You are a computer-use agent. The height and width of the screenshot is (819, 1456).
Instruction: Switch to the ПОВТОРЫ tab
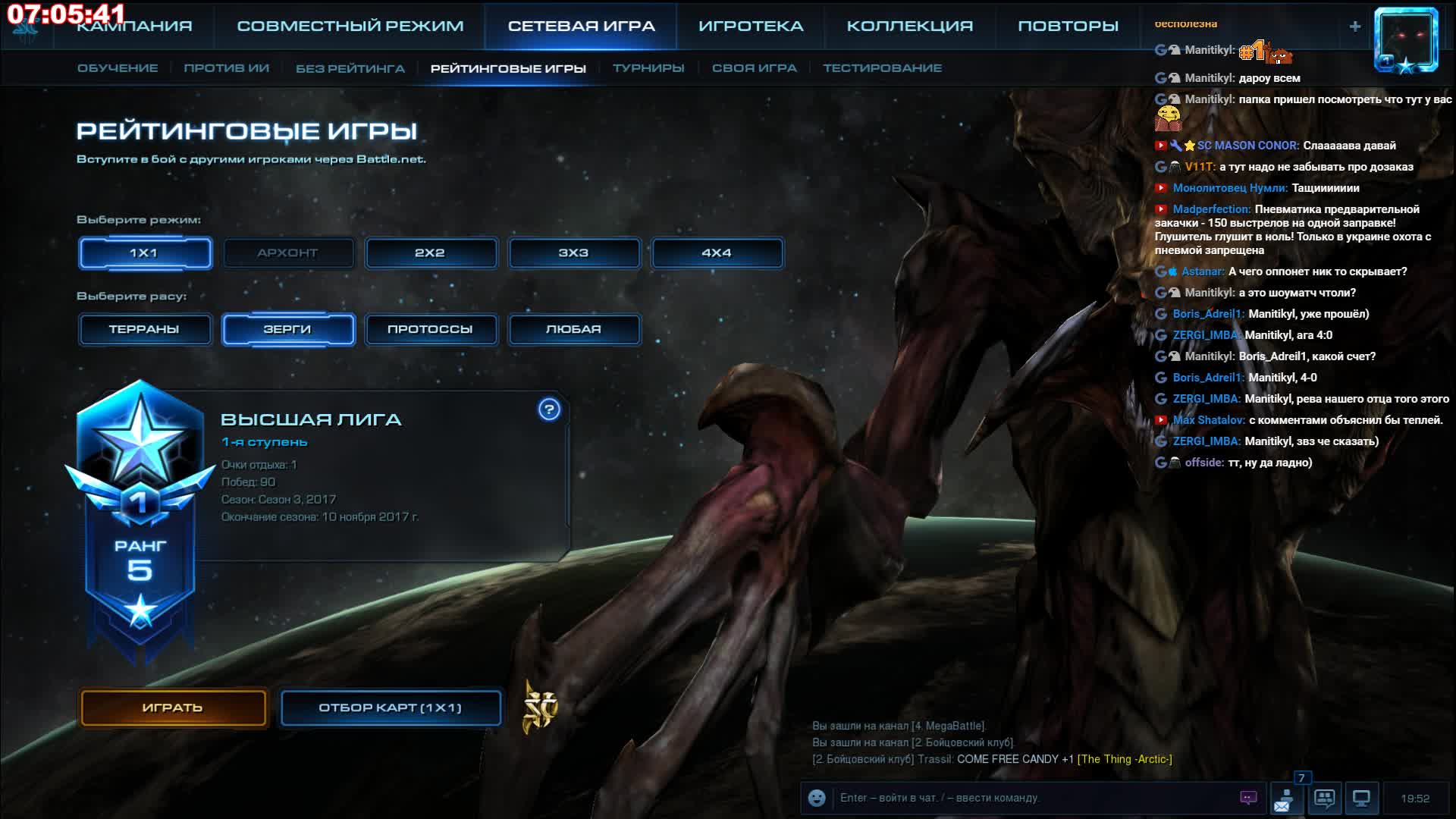tap(1068, 26)
